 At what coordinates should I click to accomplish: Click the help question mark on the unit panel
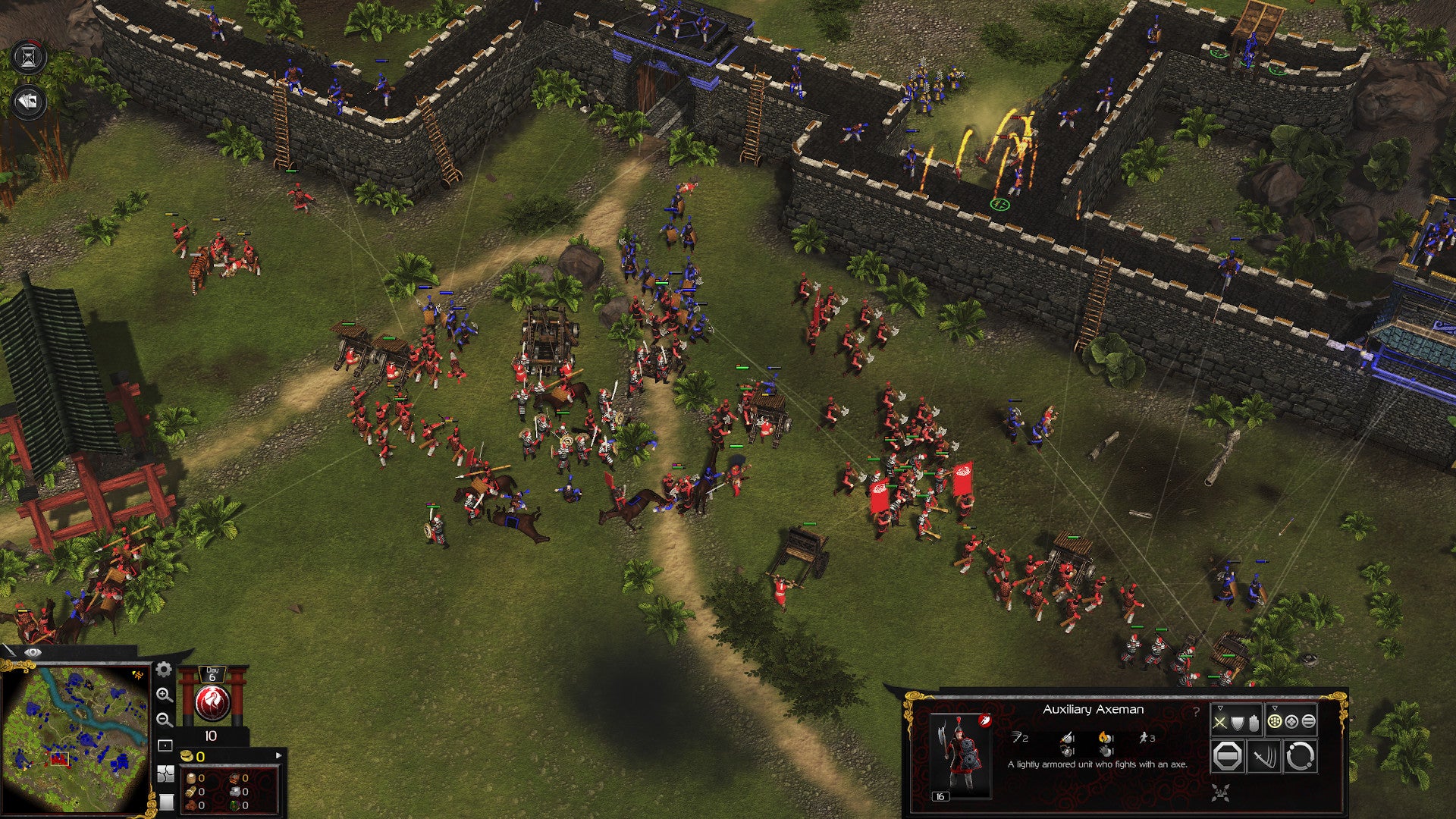1197,711
